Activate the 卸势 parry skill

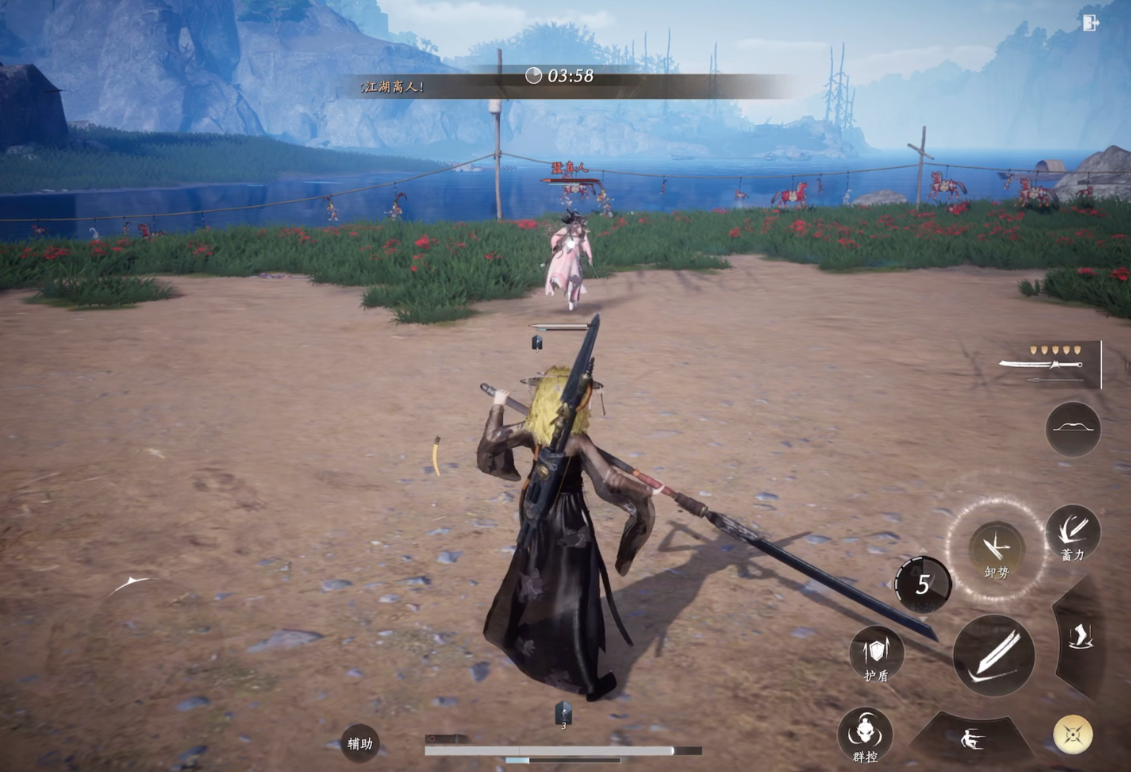(996, 548)
